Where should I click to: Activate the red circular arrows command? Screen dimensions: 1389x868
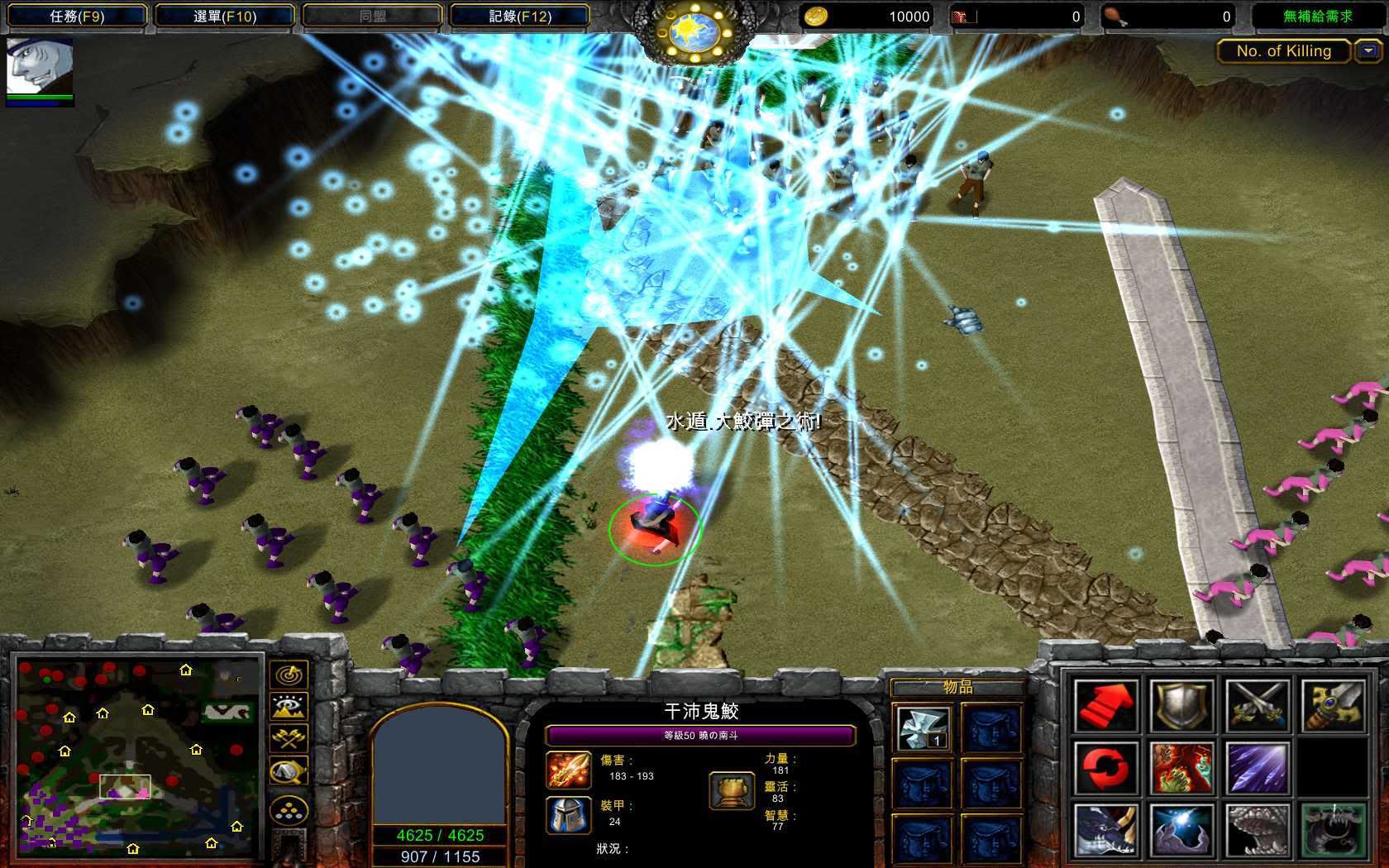point(1107,768)
